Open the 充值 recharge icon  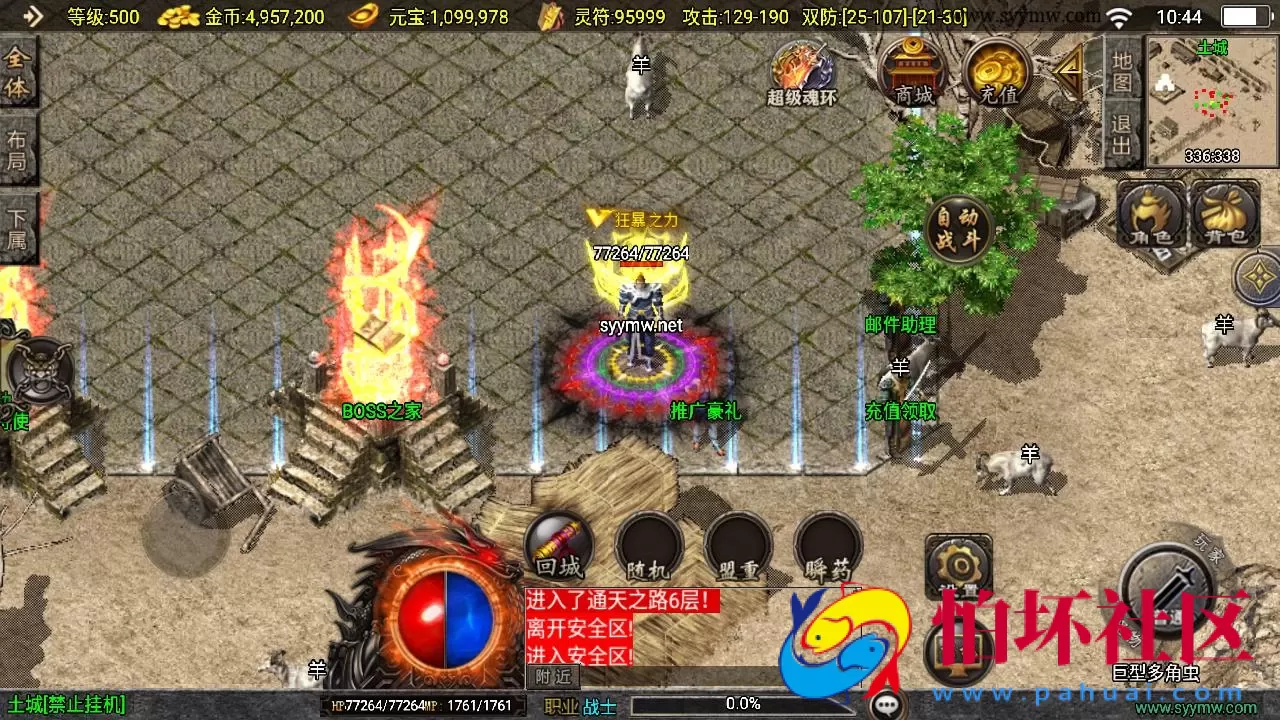coord(997,70)
